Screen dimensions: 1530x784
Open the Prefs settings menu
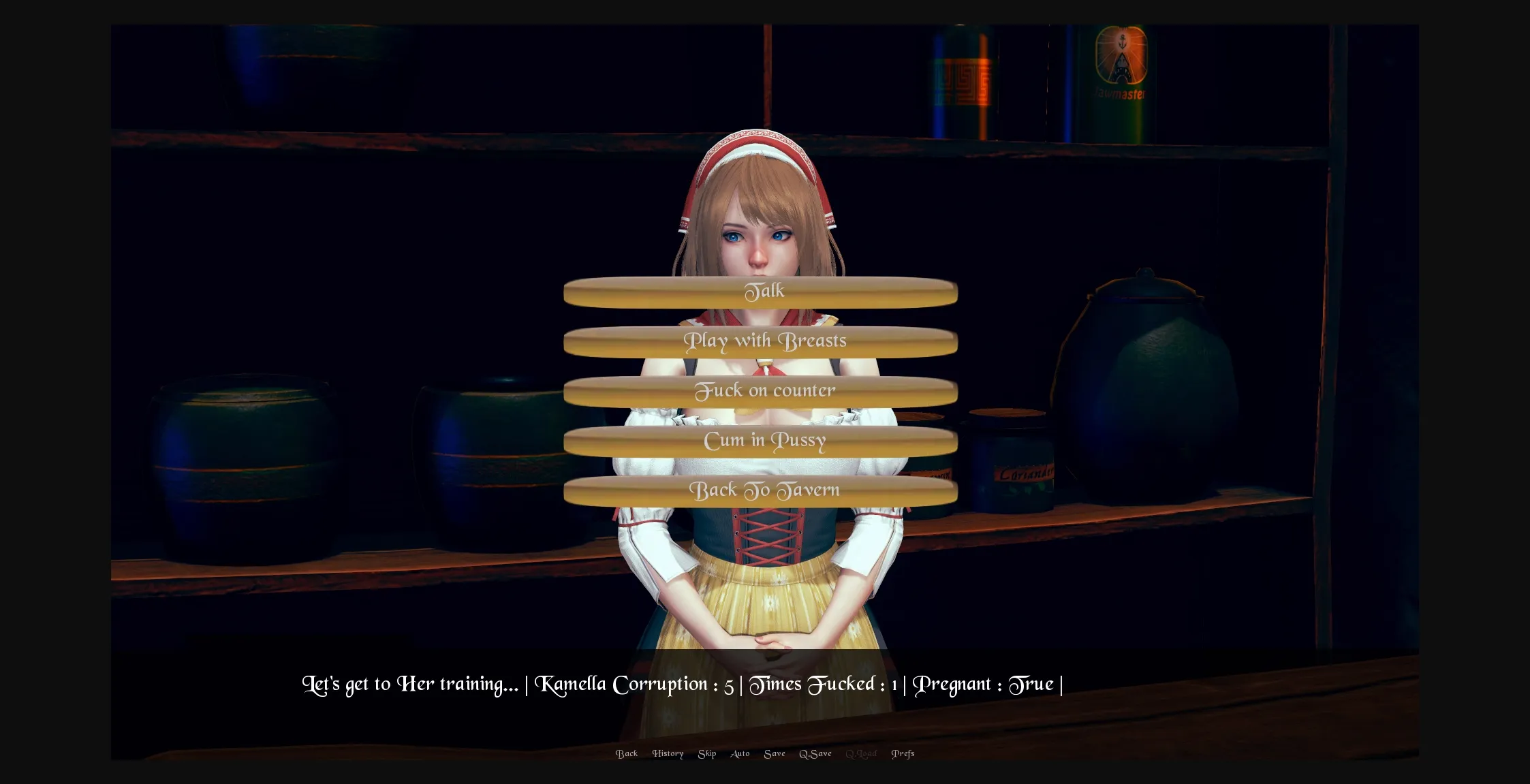[903, 753]
